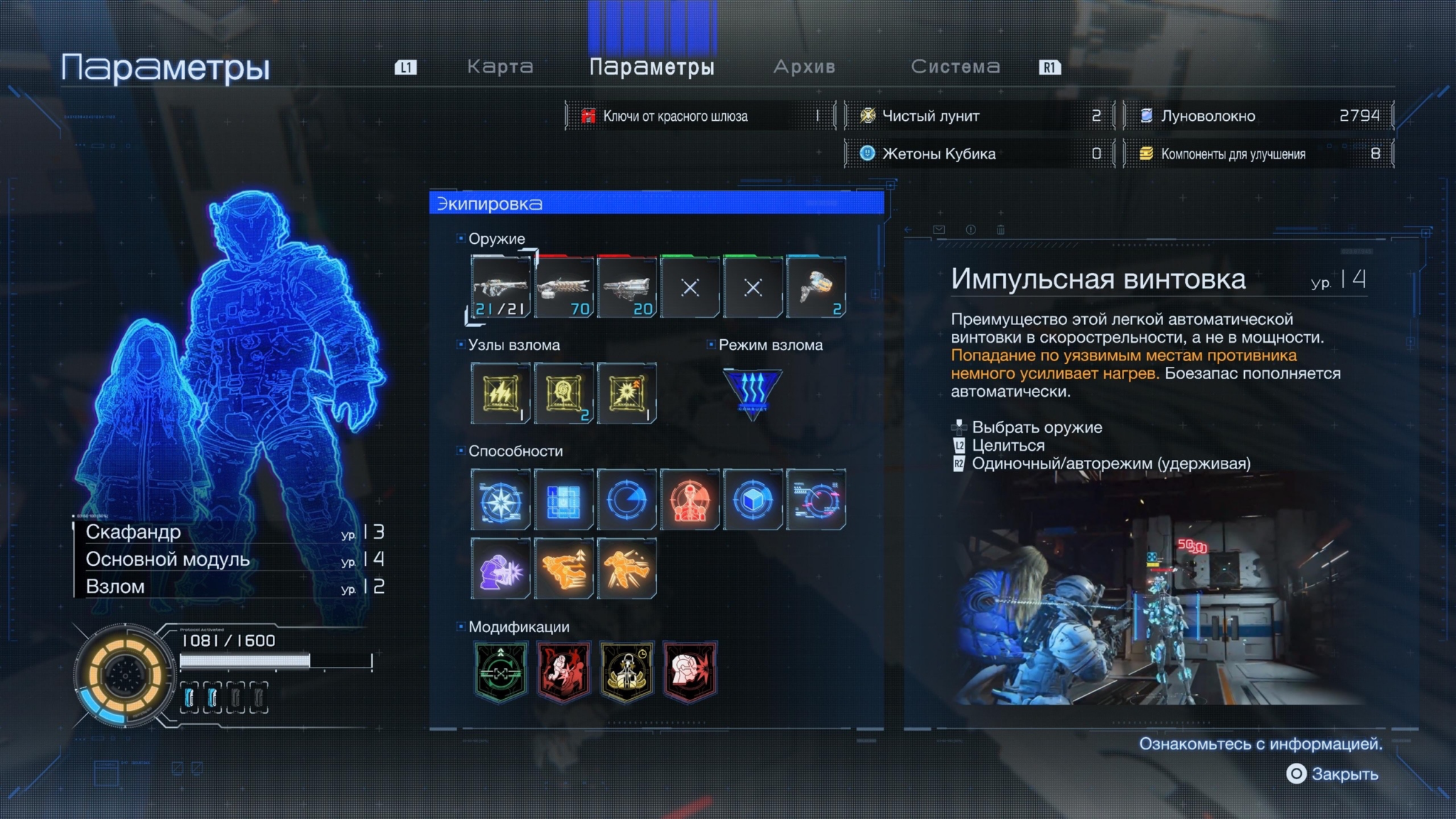The height and width of the screenshot is (819, 1456).
Task: Inspect the red humanoid target ability
Action: point(690,500)
